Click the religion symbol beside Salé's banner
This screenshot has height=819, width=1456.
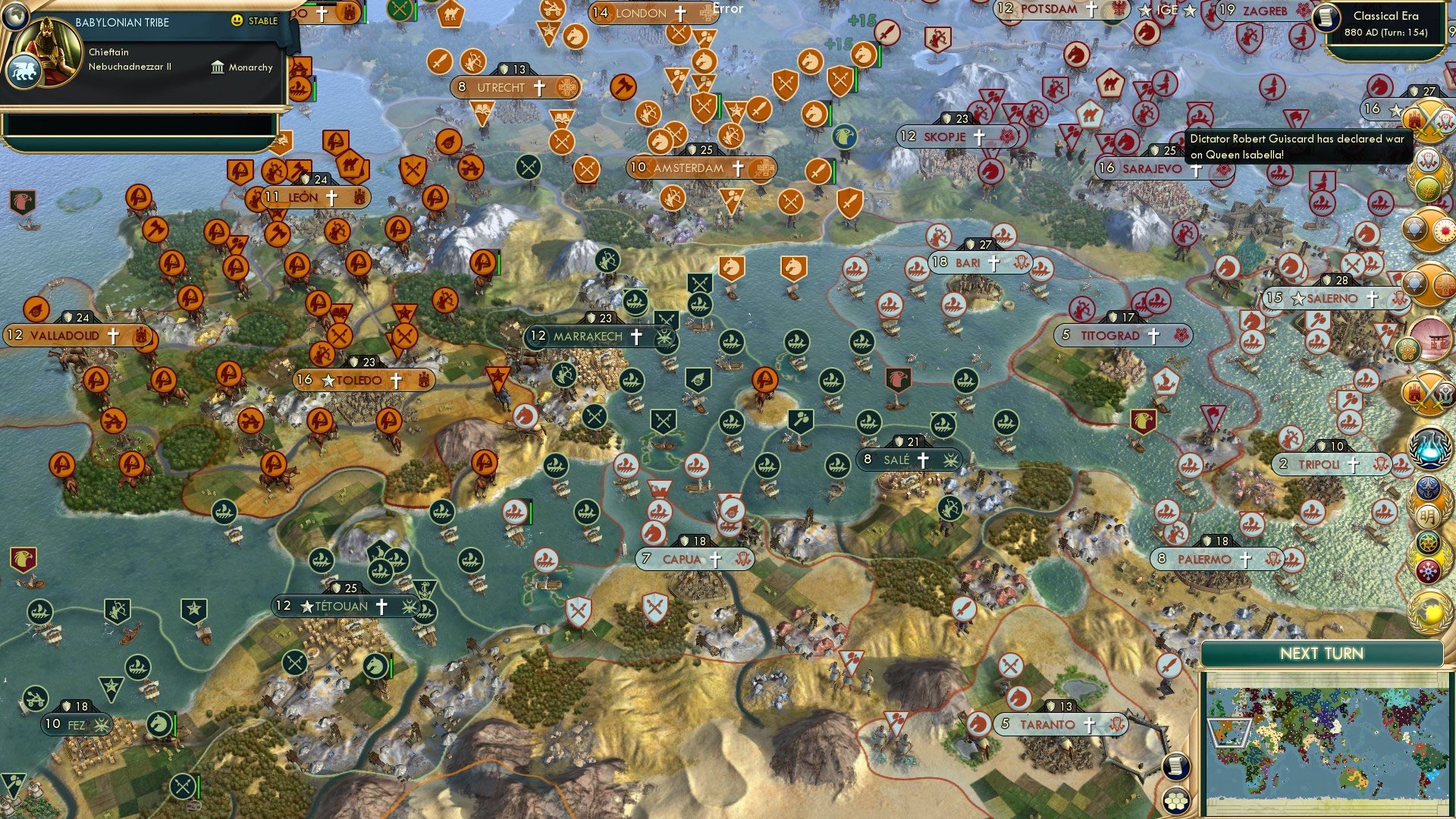[924, 460]
